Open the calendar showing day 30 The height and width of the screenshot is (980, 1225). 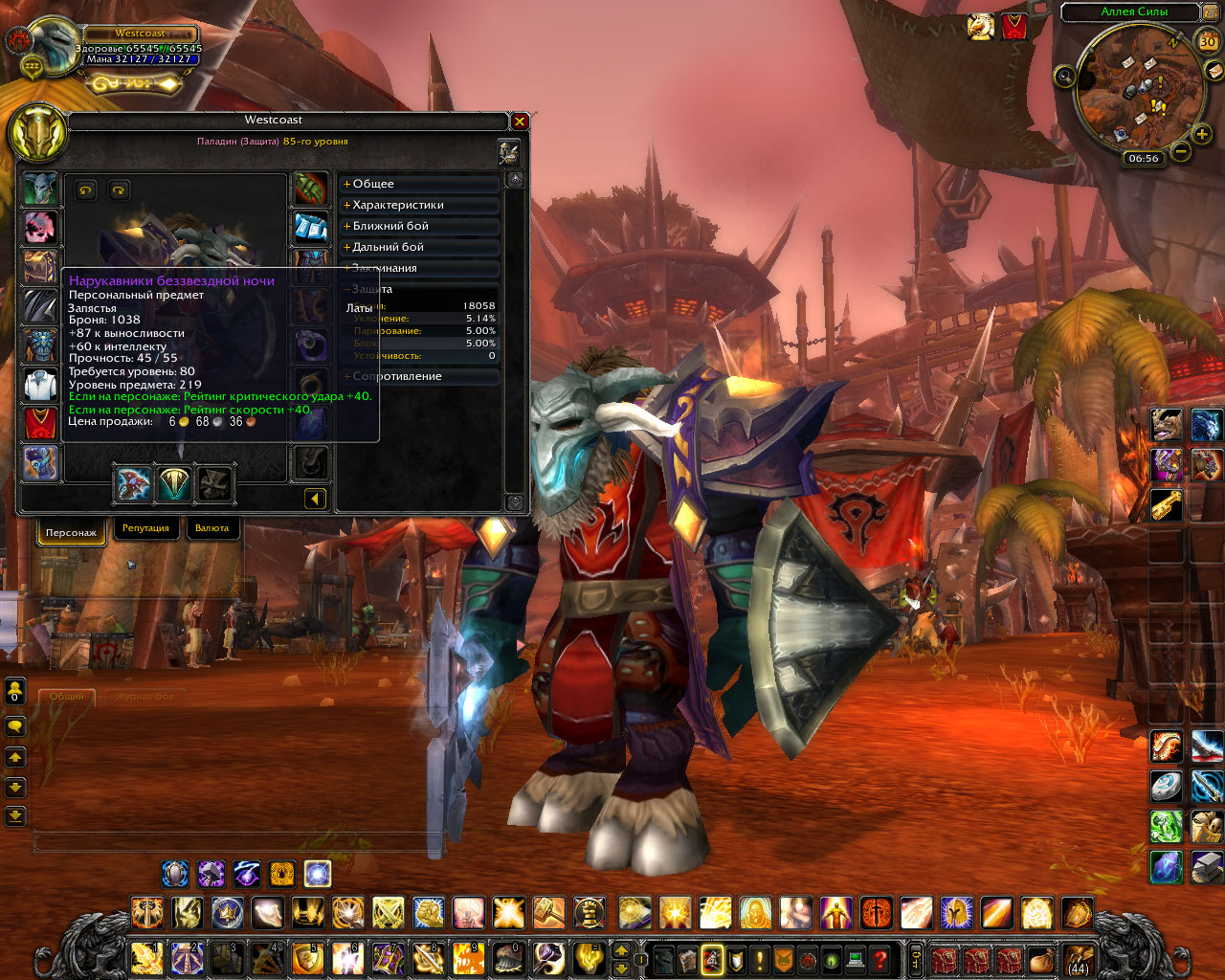click(x=1208, y=41)
